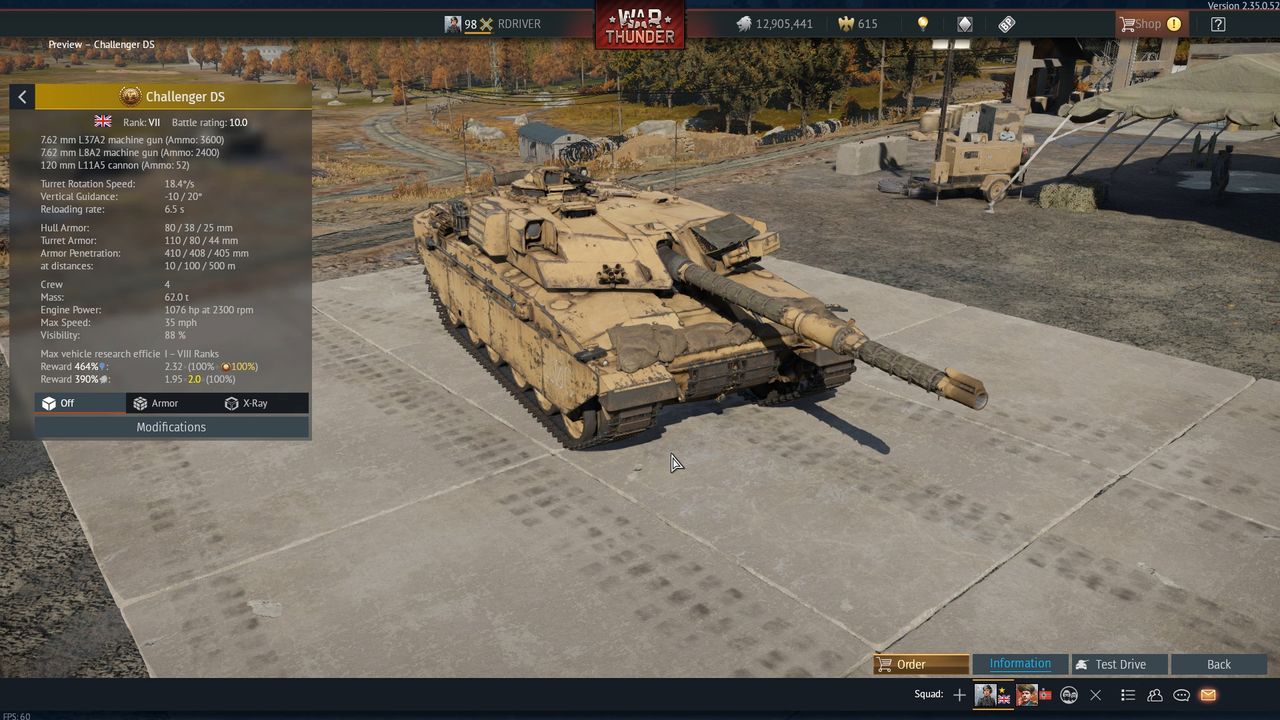Click the lightbulb icon in top bar
Screen dimensions: 1280x720
[x=923, y=24]
